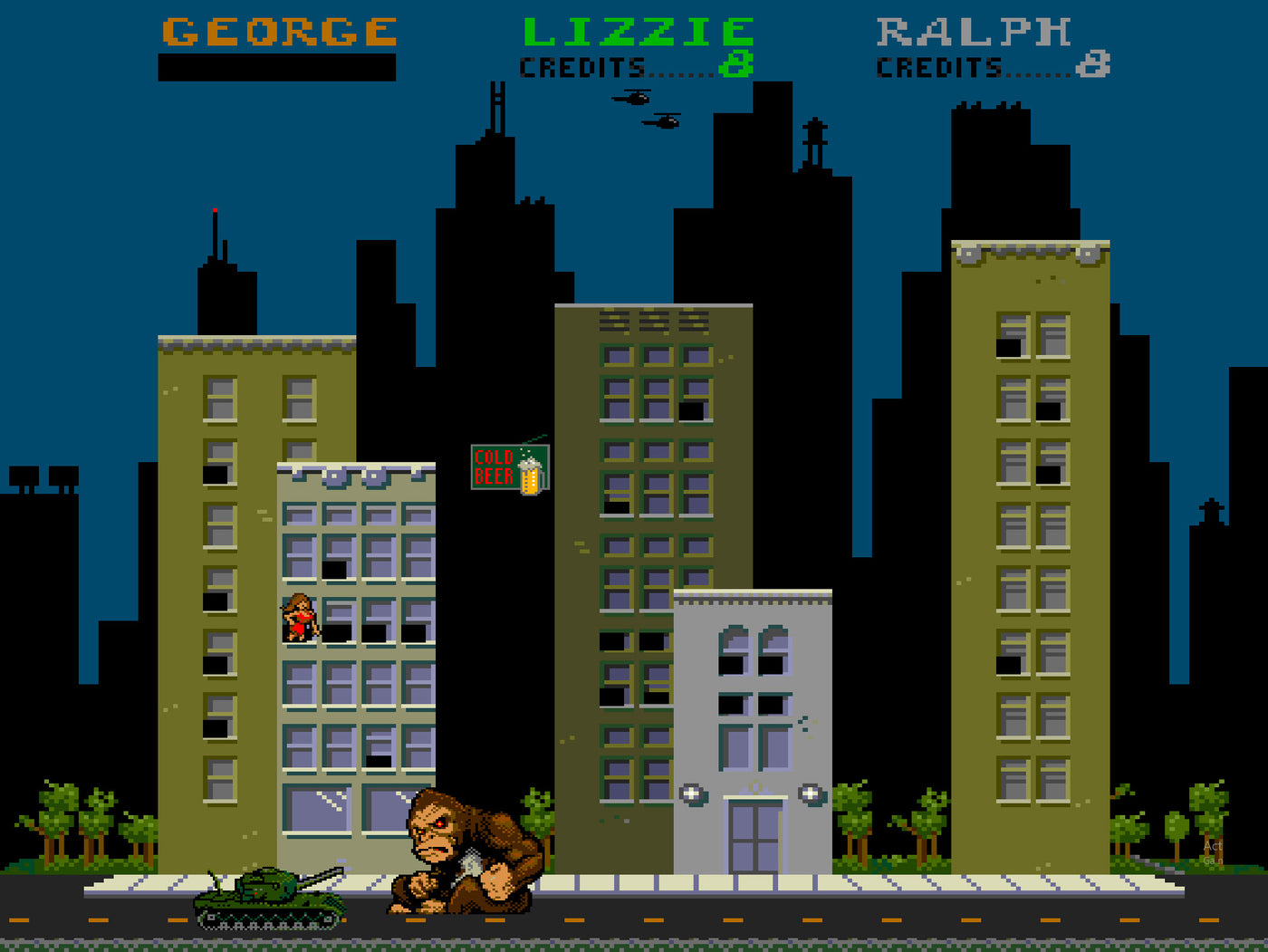The height and width of the screenshot is (952, 1268).
Task: Click George's black health bar
Action: (274, 65)
